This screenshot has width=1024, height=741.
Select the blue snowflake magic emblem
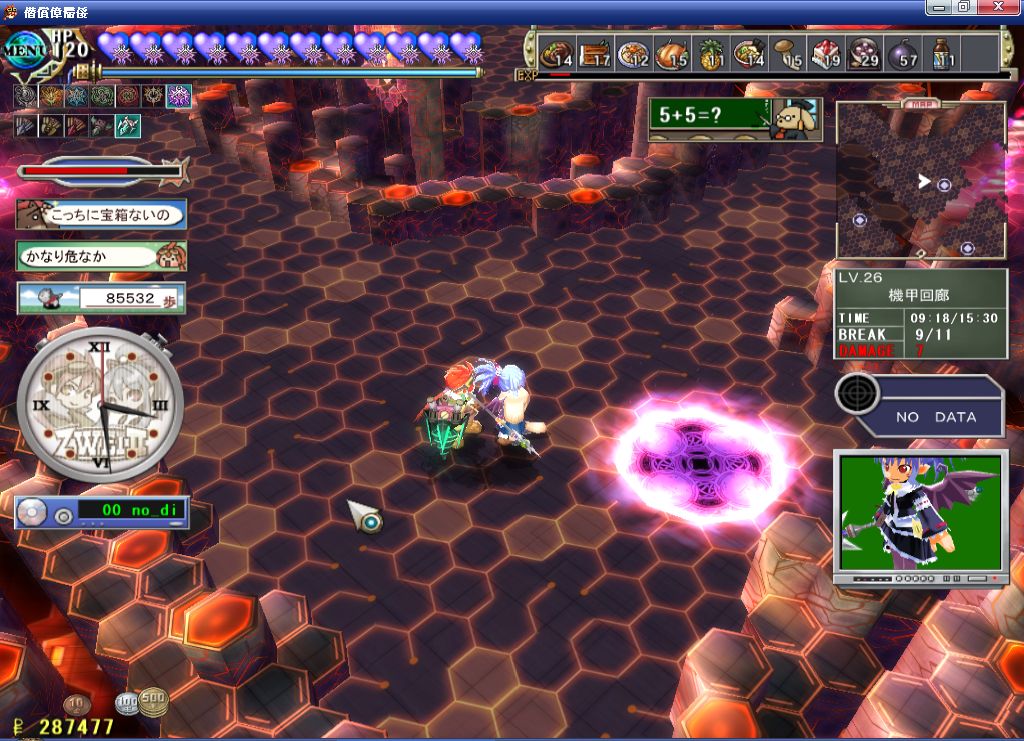[x=76, y=96]
